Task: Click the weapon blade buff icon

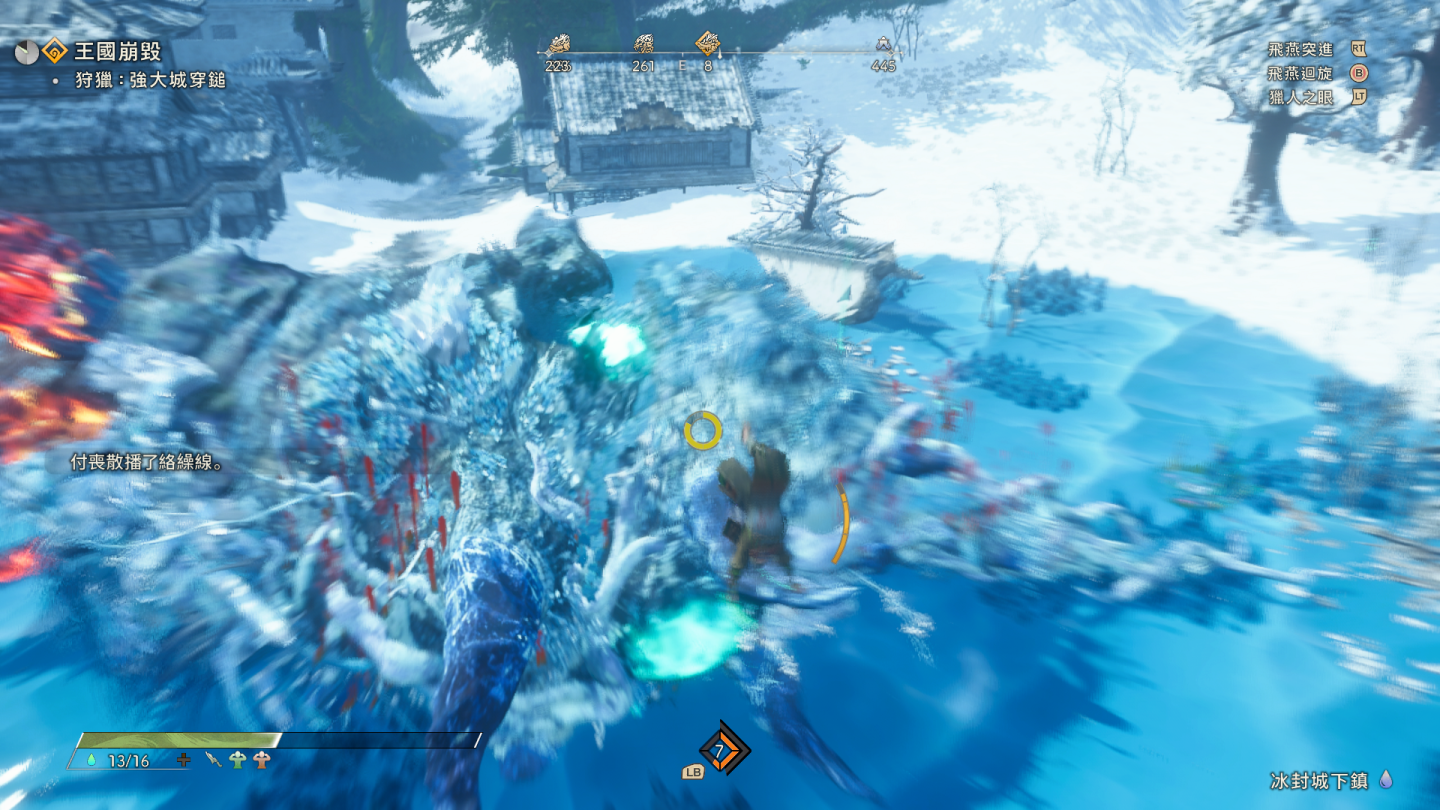Action: 213,760
